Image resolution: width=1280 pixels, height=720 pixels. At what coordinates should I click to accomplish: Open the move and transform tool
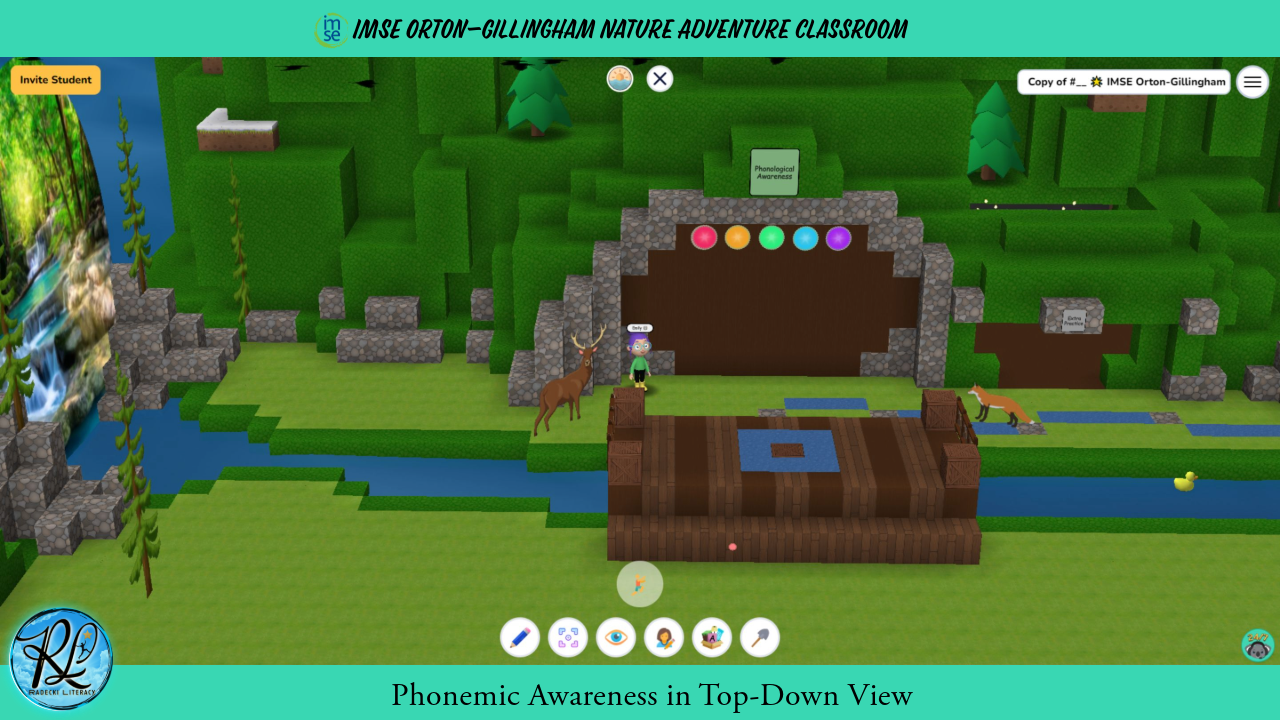(x=568, y=637)
